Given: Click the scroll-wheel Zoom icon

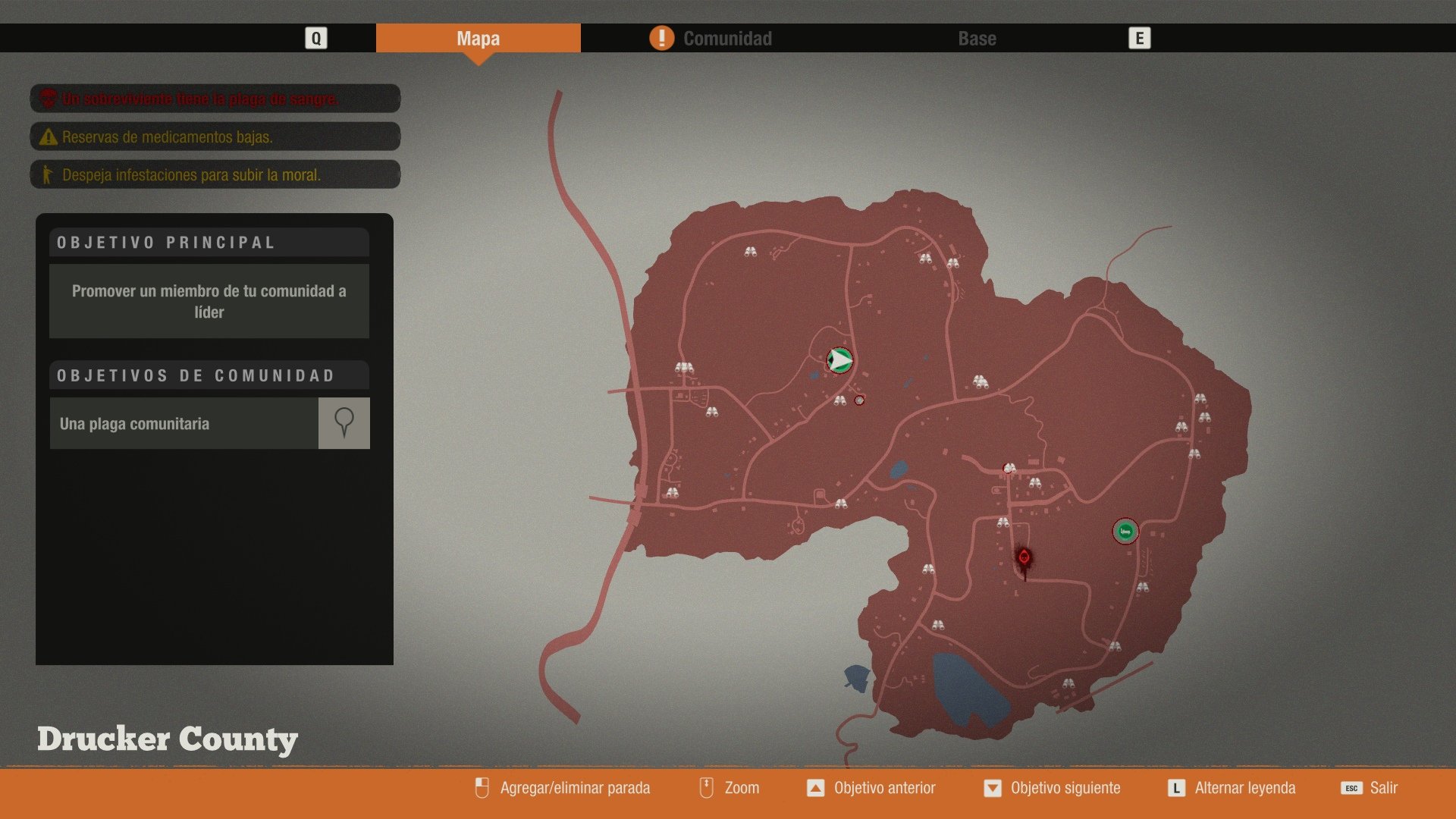Looking at the screenshot, I should [x=705, y=788].
